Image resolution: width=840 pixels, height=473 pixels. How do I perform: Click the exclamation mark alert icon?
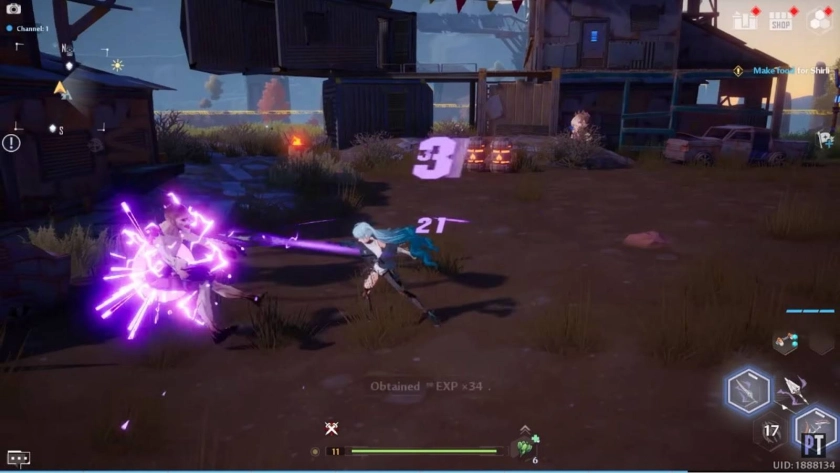(11, 143)
